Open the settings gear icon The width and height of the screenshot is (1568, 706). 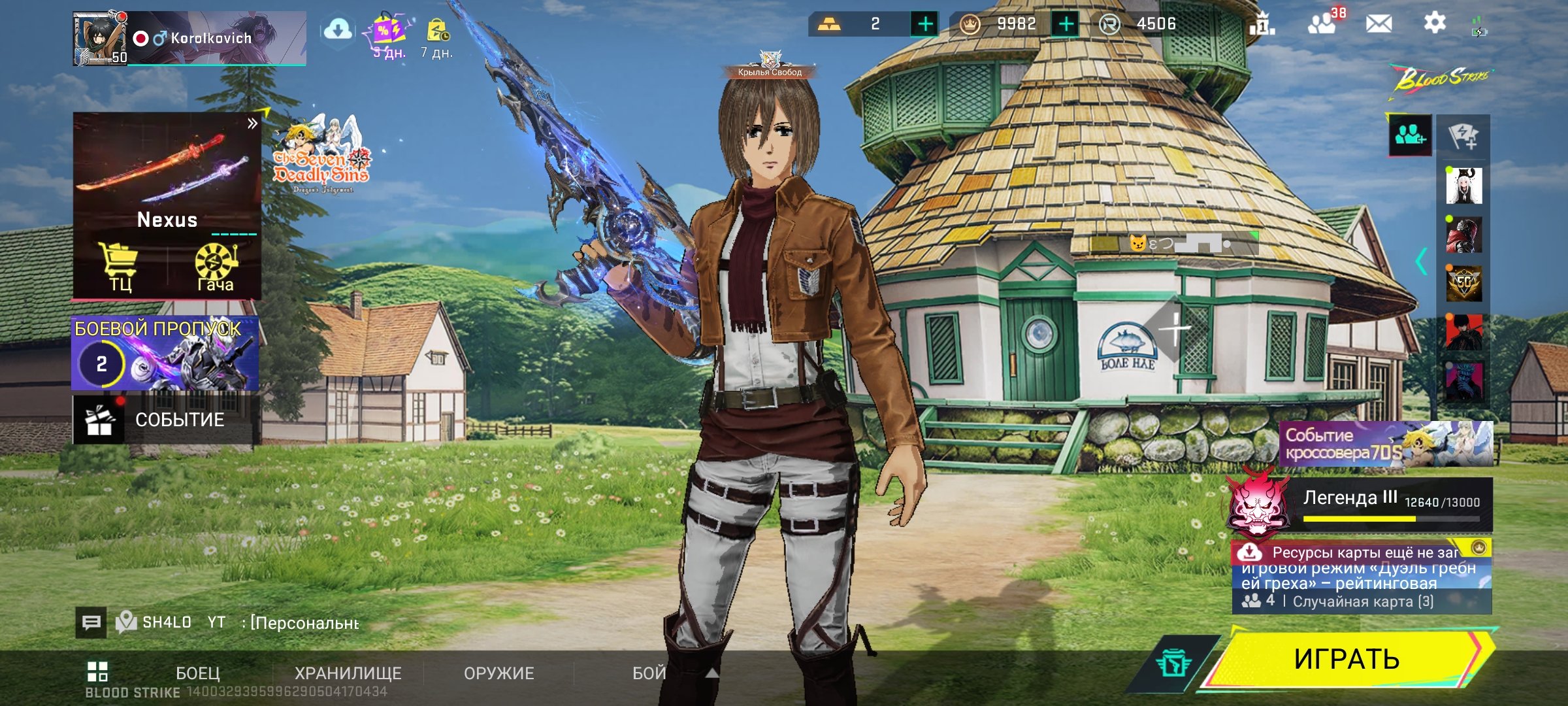click(x=1434, y=24)
